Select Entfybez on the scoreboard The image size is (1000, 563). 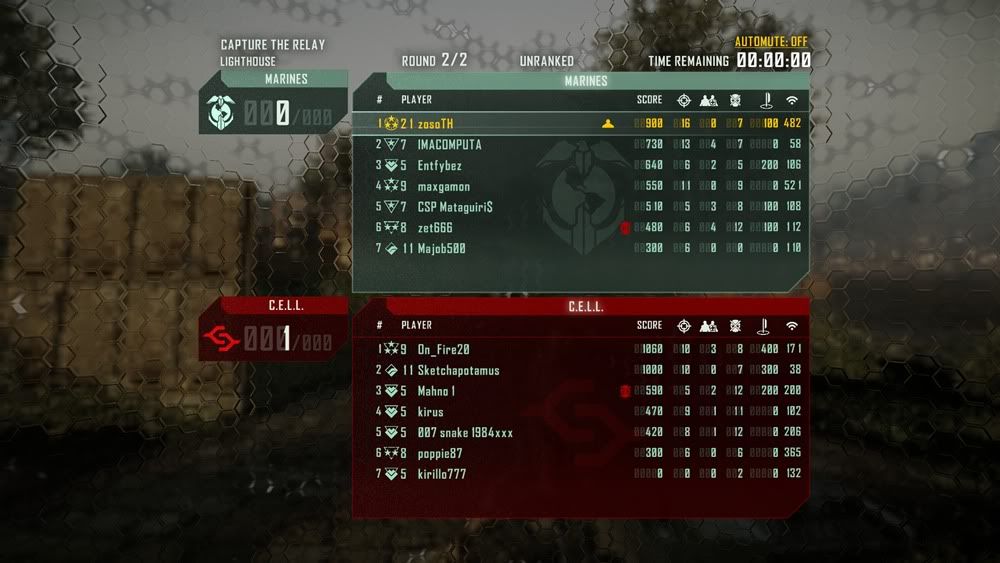click(x=439, y=166)
